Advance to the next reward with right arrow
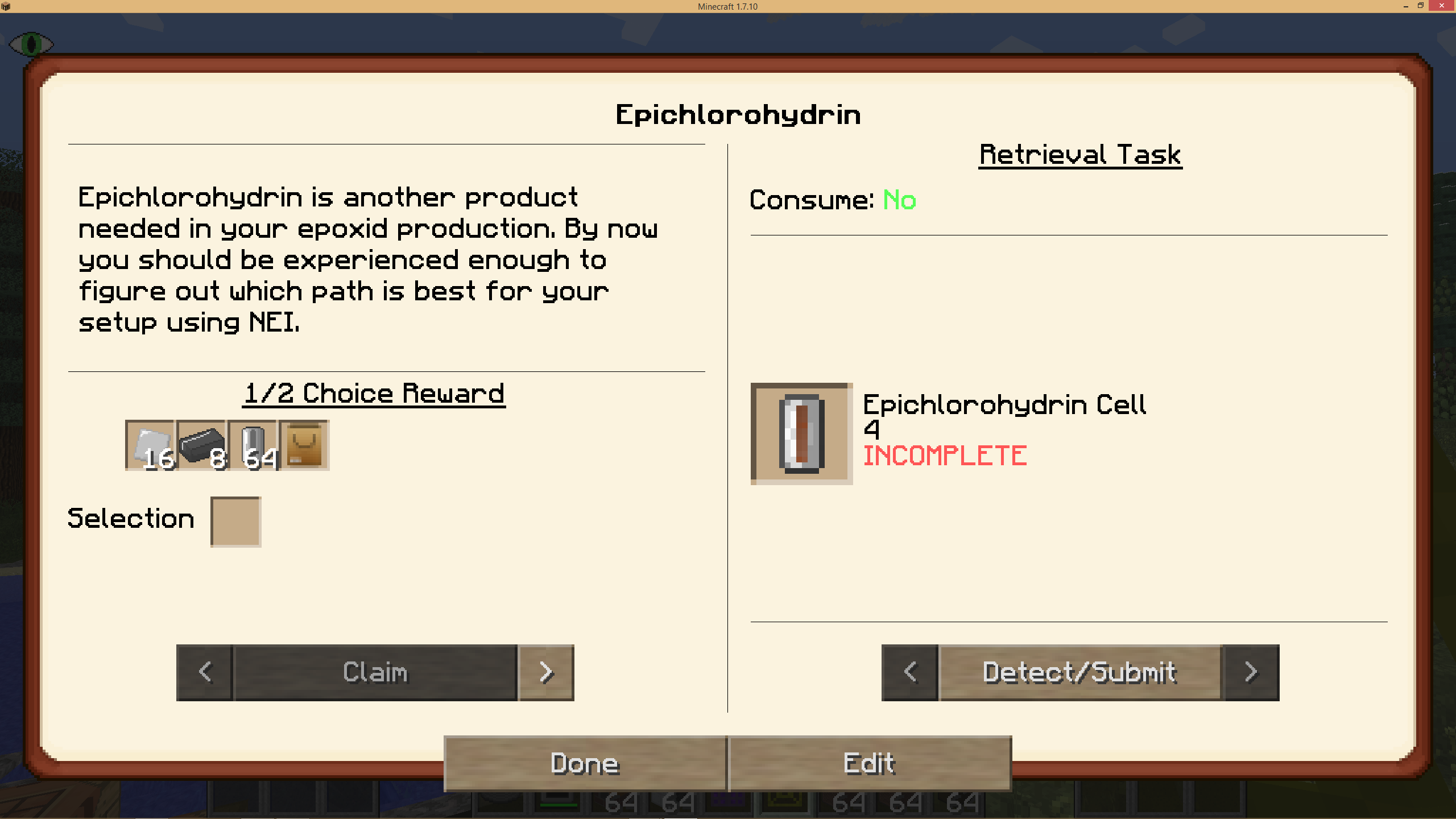Viewport: 1456px width, 819px height. tap(547, 672)
